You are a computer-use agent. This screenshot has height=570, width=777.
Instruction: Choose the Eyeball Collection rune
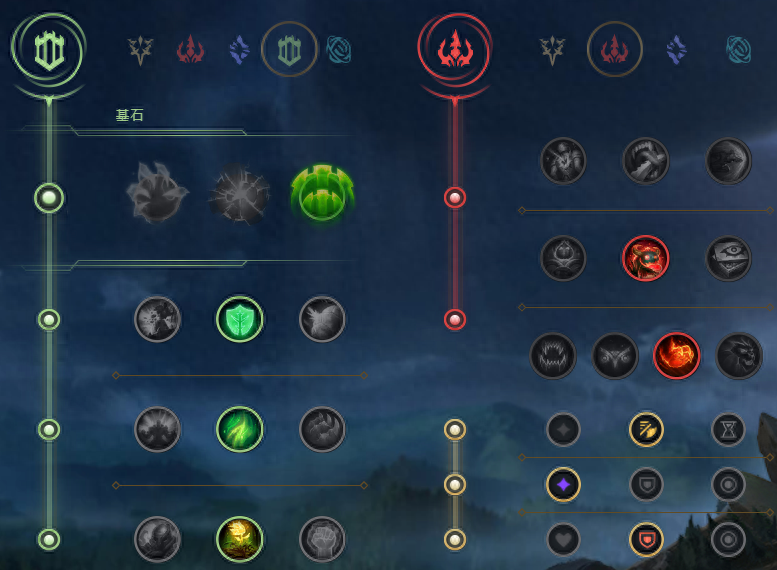(x=728, y=258)
